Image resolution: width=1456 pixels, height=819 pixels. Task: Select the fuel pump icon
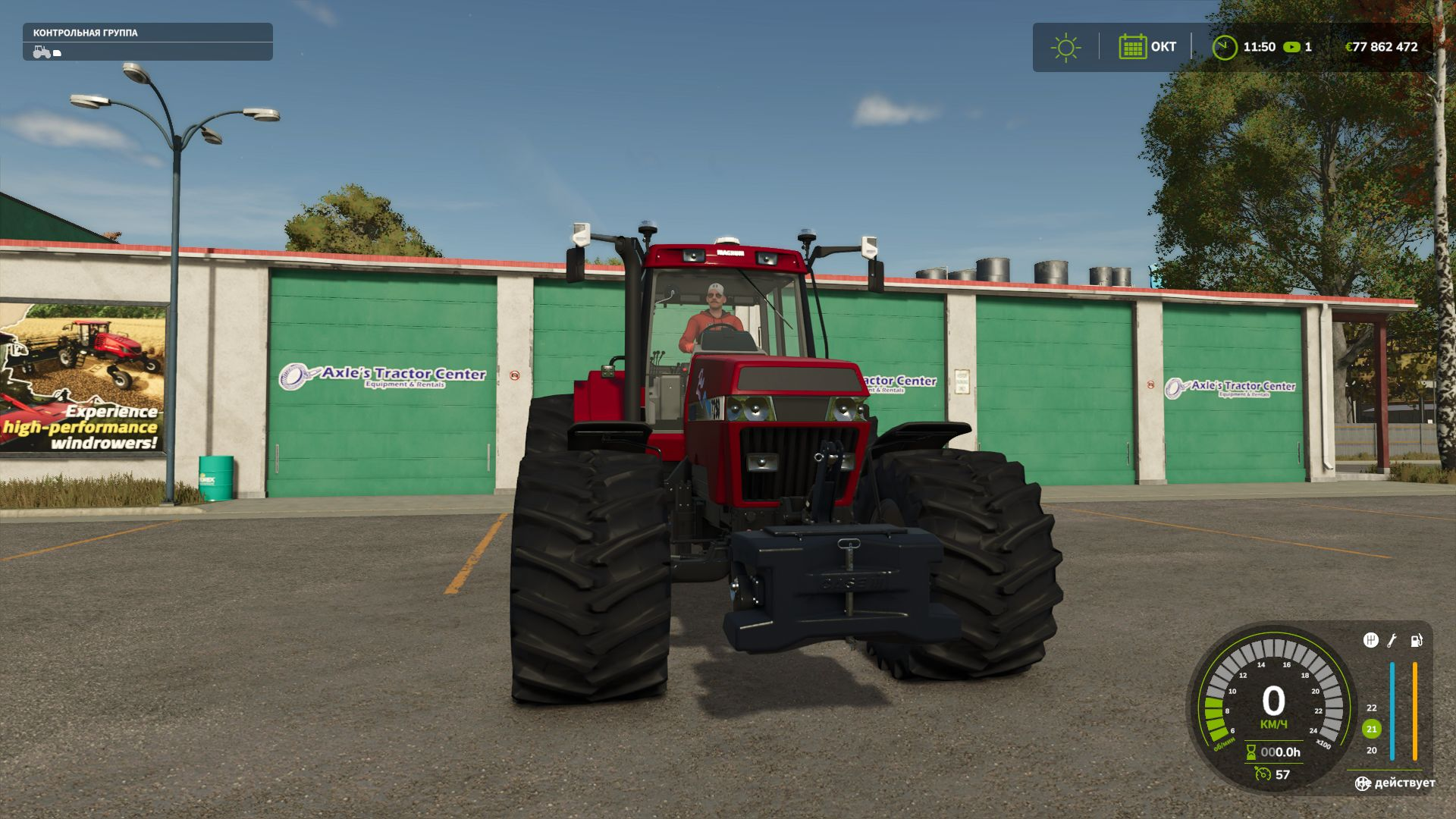(1416, 641)
